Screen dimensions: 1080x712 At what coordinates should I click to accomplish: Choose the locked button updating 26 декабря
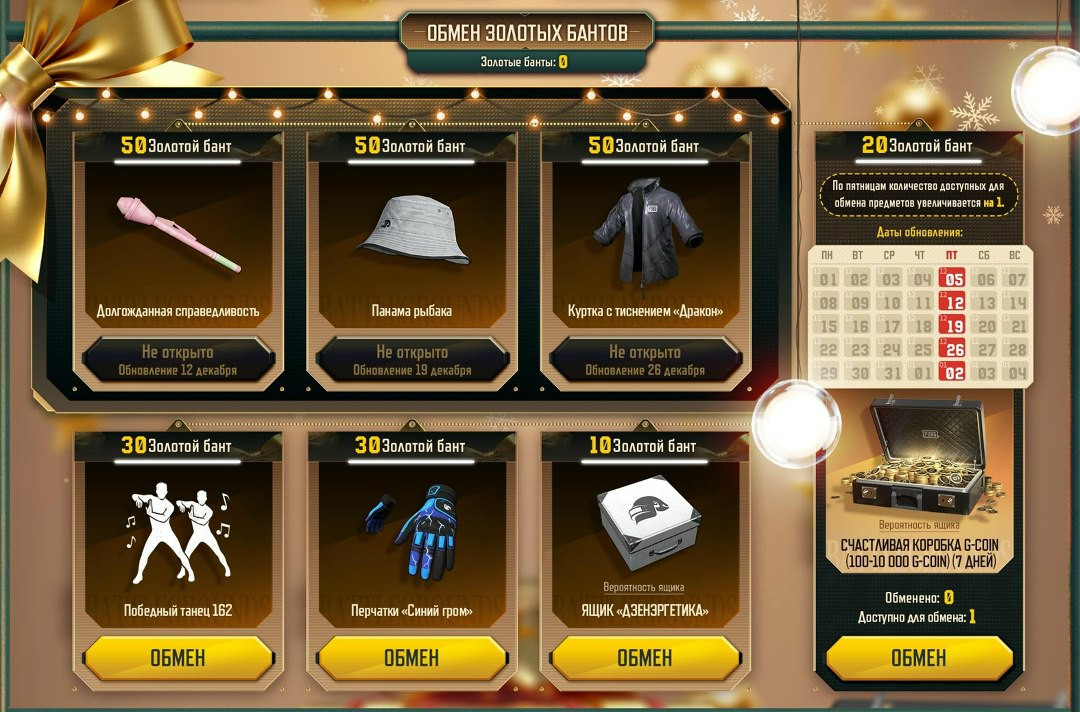point(645,360)
